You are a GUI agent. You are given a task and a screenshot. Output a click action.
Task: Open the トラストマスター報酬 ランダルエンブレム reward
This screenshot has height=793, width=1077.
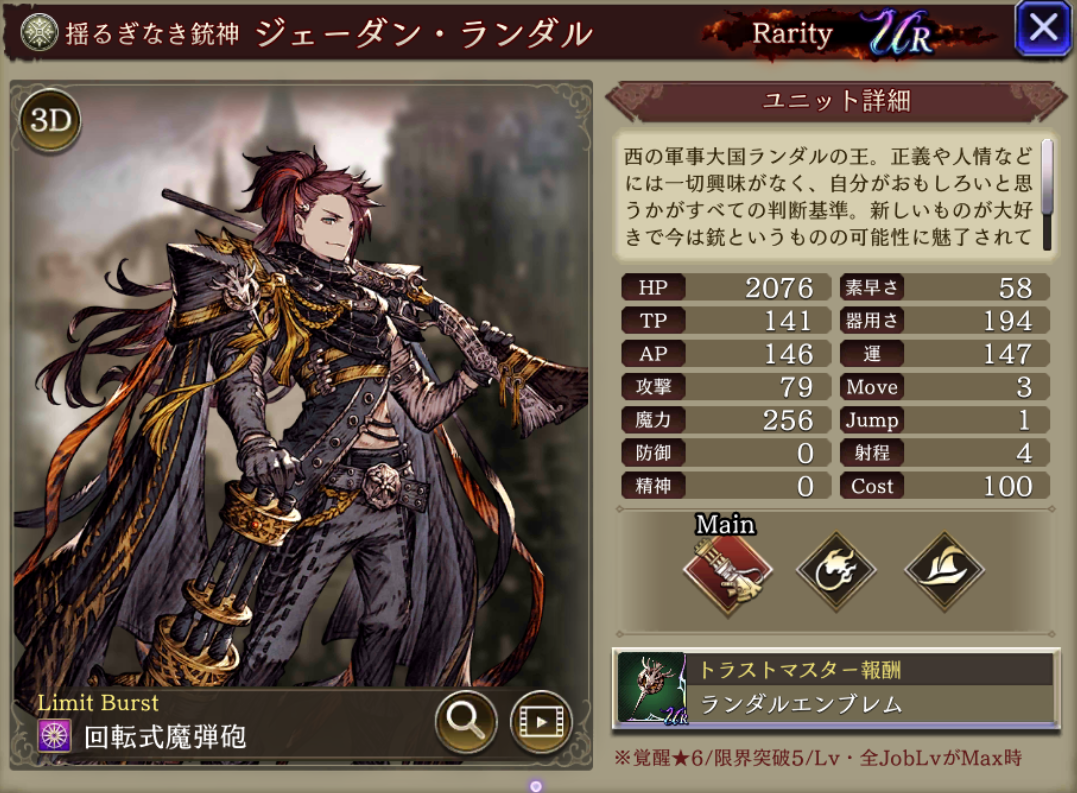pyautogui.click(x=835, y=688)
